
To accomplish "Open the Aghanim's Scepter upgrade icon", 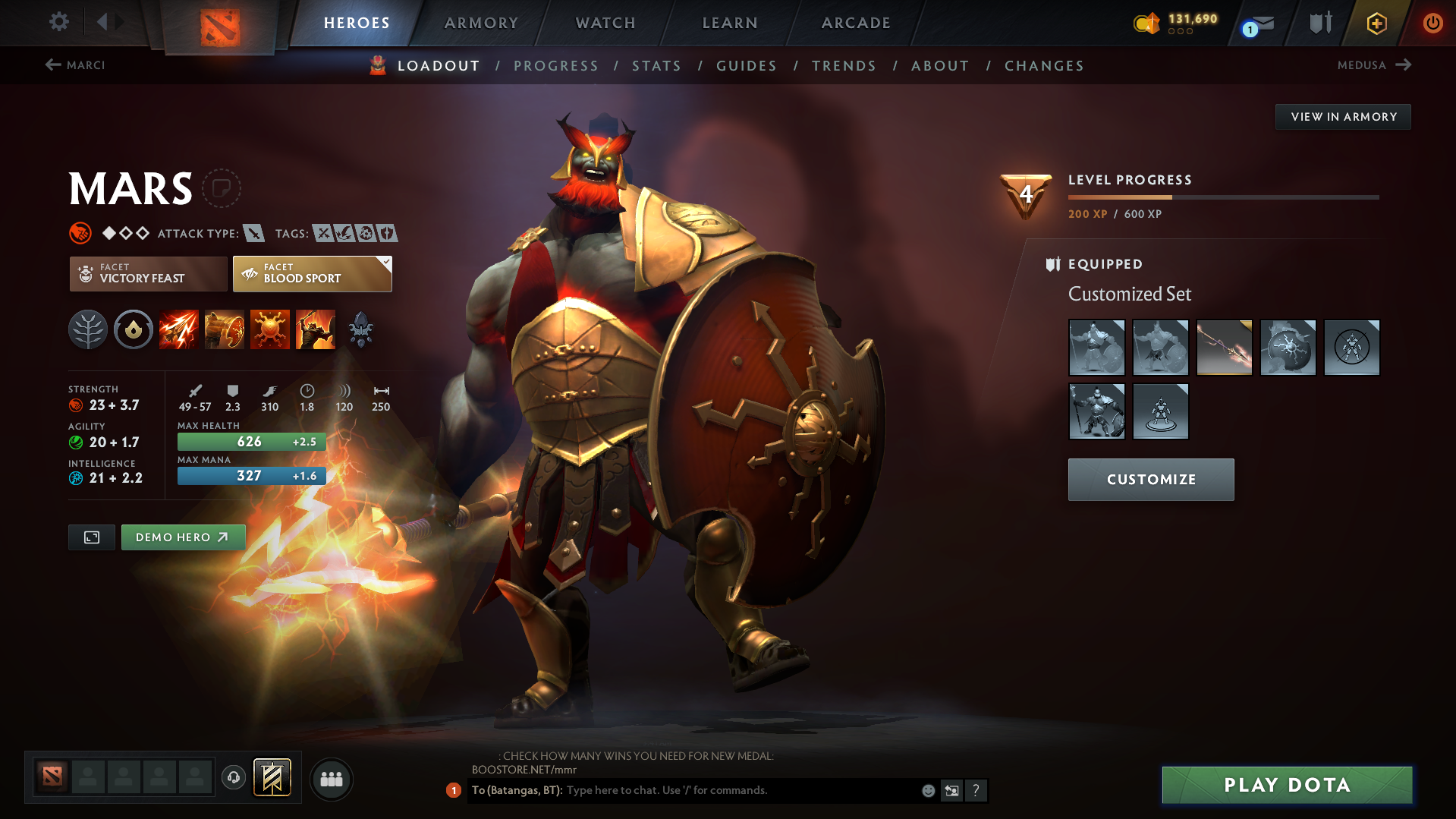I will click(360, 329).
